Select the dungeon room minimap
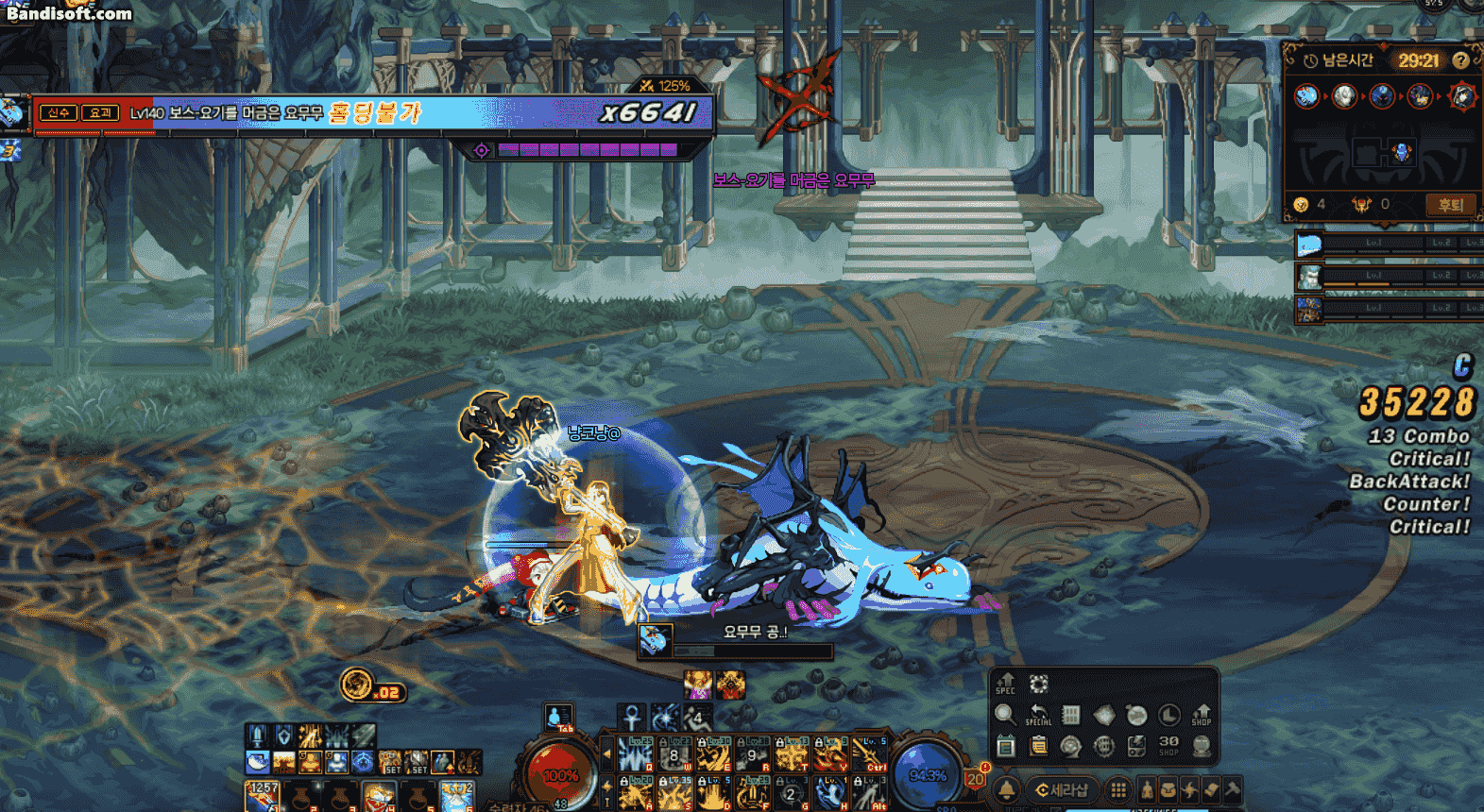 pyautogui.click(x=1382, y=153)
